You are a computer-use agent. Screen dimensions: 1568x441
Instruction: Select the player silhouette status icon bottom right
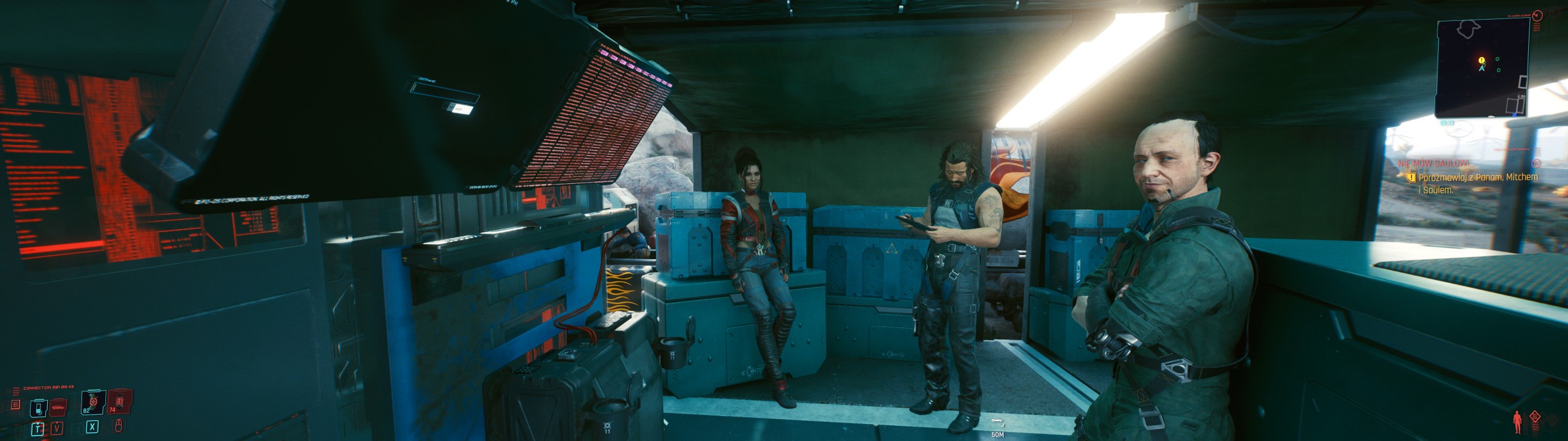[x=1517, y=421]
